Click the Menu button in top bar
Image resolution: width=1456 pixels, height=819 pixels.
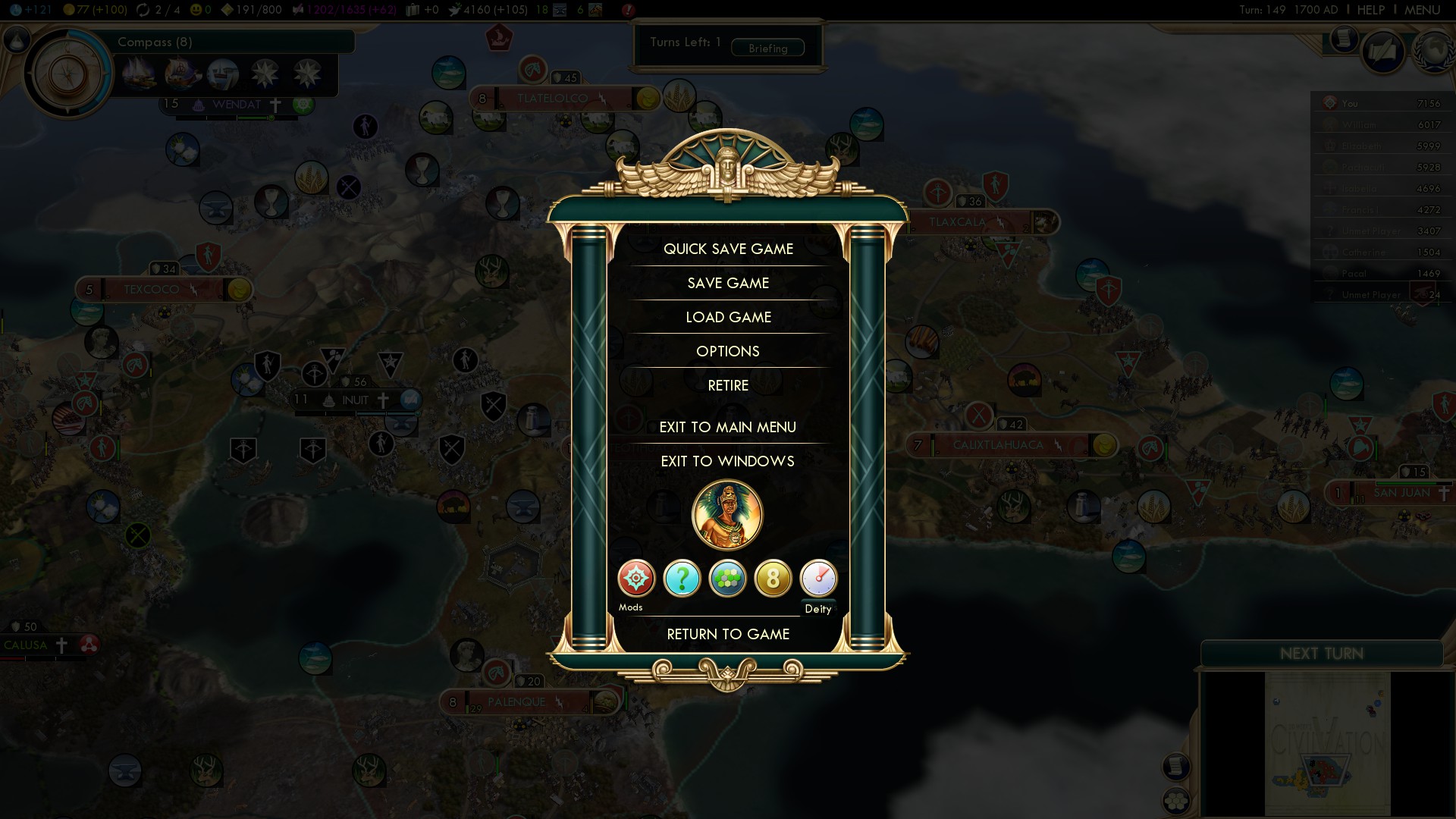[1422, 10]
